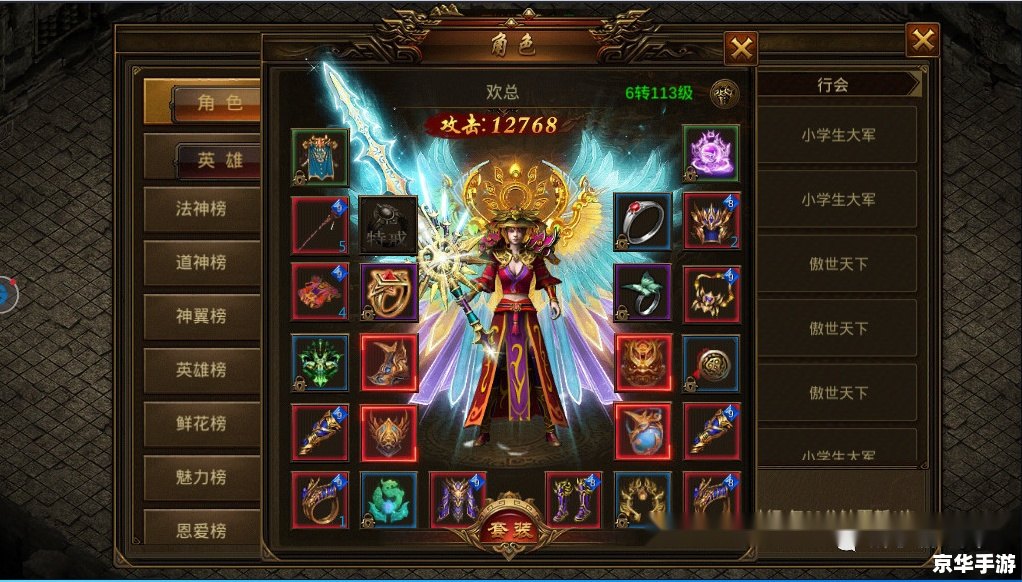Select the purple orb equipment slot

click(711, 154)
